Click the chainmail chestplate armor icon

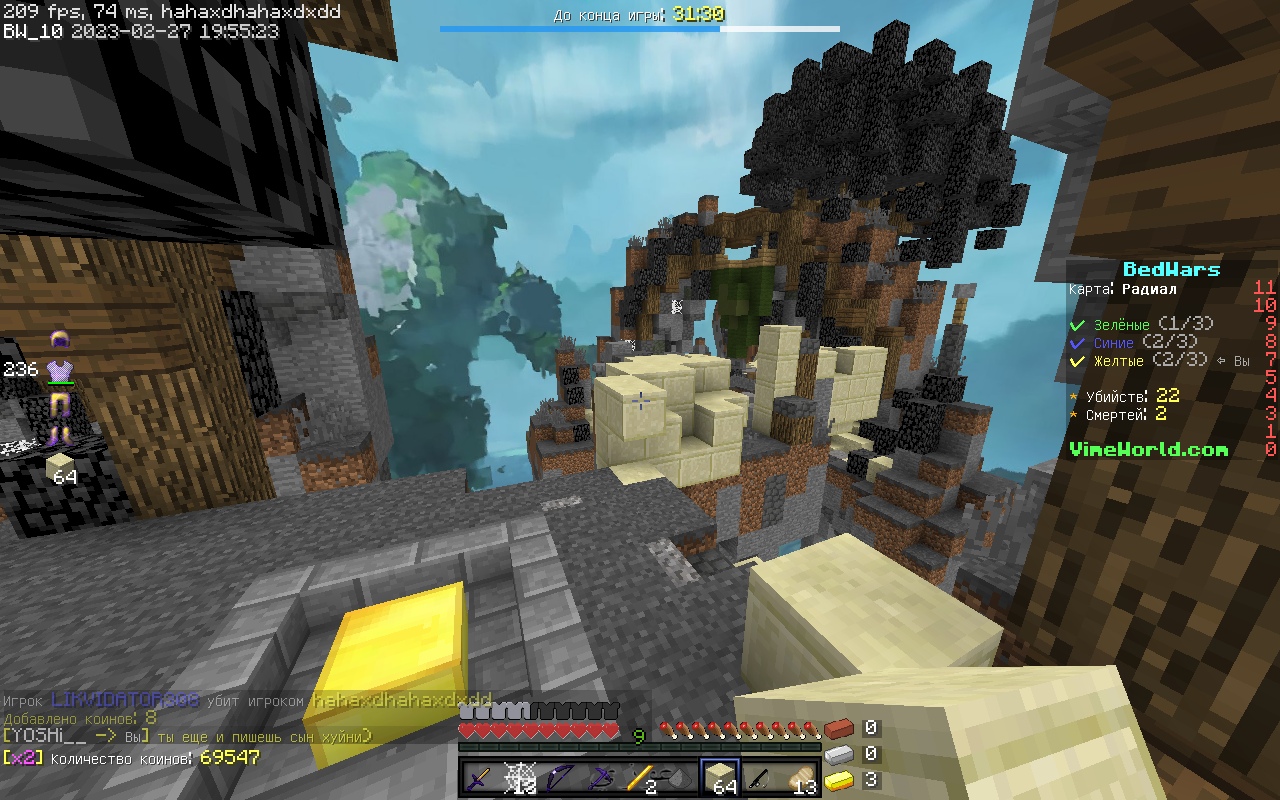[x=60, y=370]
